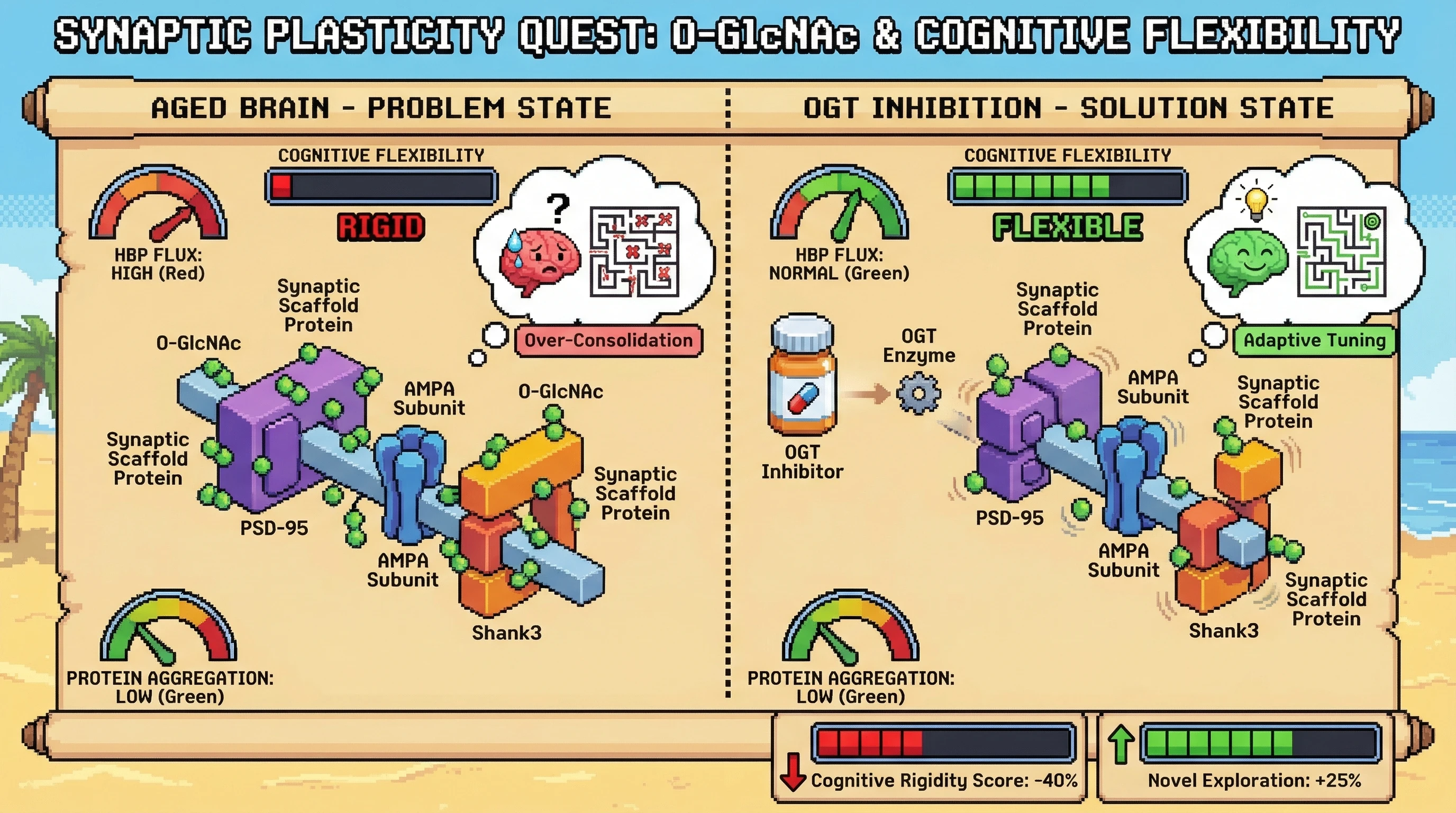
Task: Open the Aged Brain – Problem State header
Action: pos(381,108)
